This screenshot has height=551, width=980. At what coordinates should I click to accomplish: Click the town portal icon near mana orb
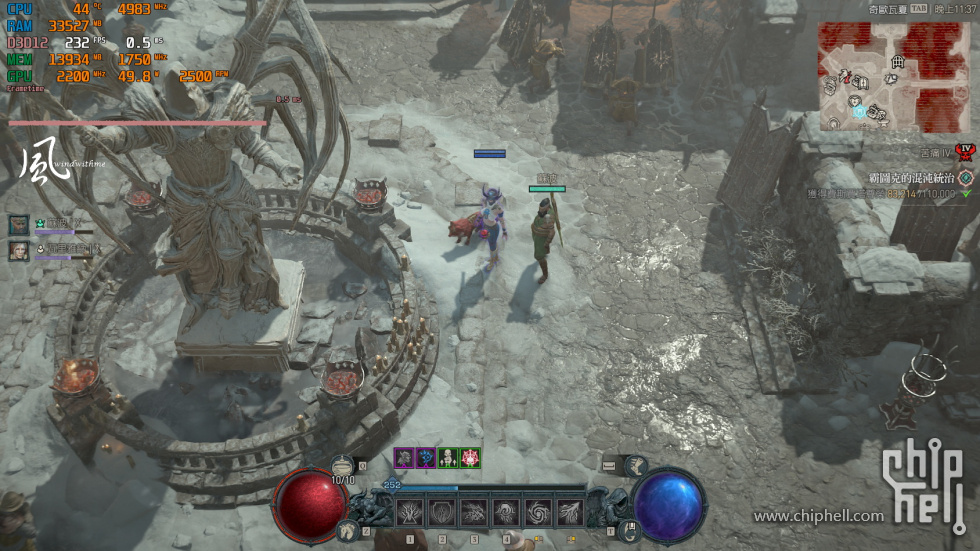coord(629,529)
